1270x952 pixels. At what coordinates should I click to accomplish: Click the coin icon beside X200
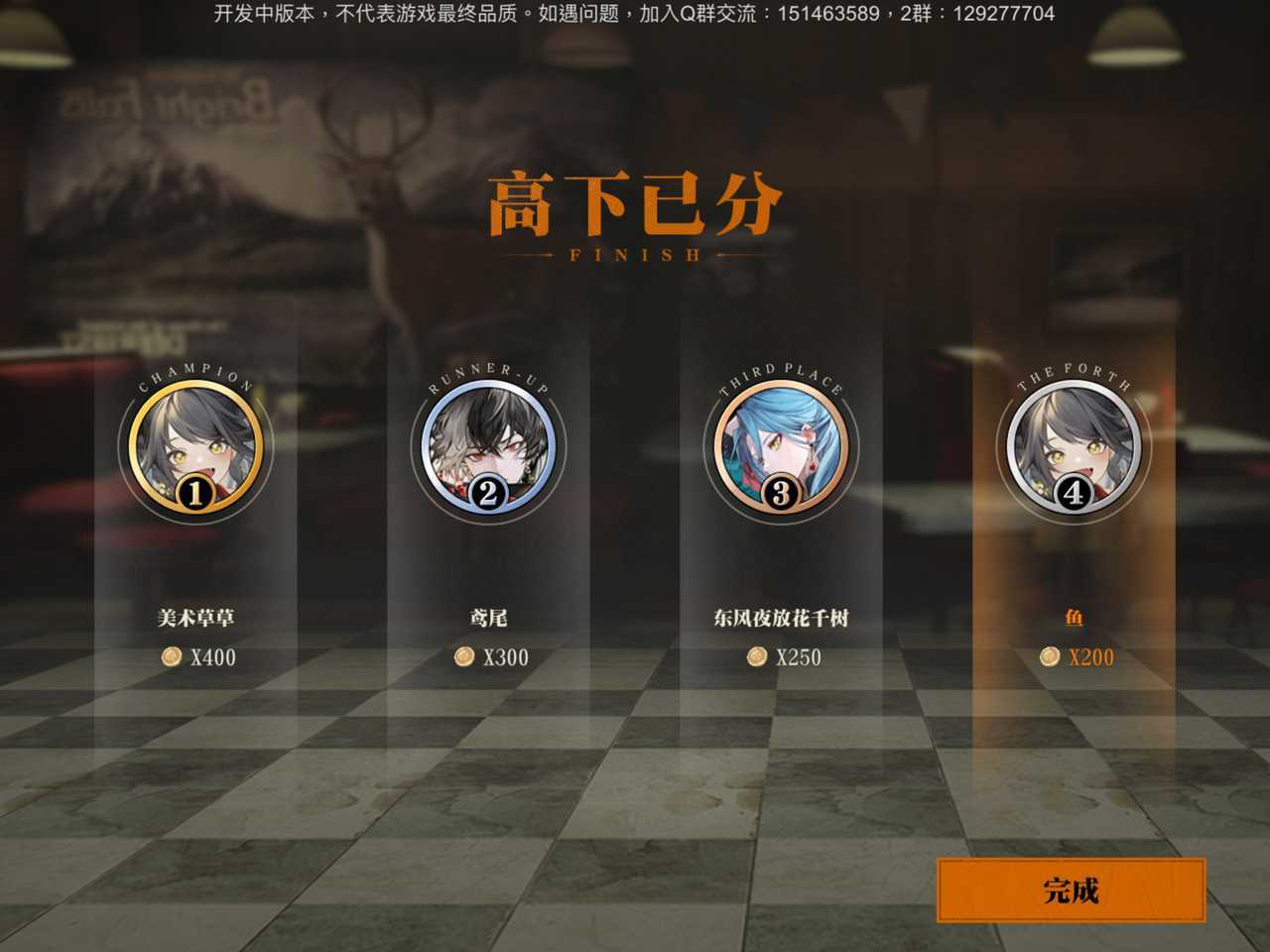(x=1049, y=656)
